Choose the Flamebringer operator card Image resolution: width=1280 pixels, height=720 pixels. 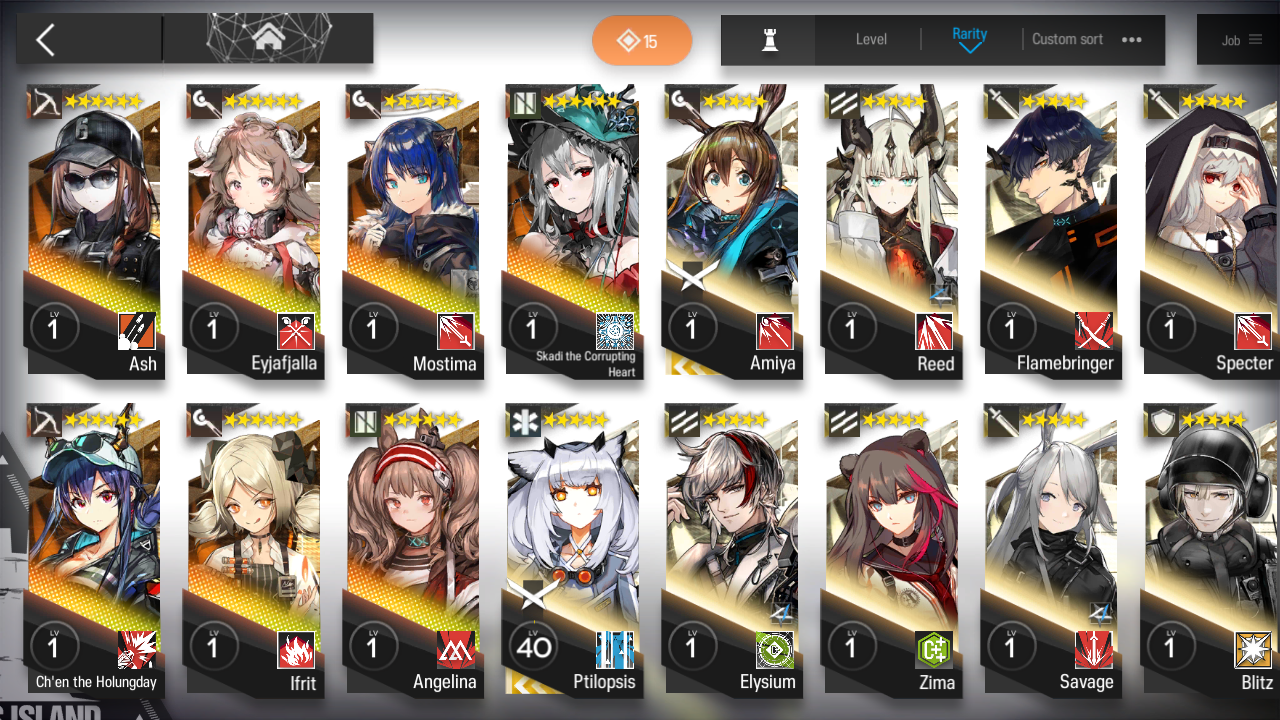[1051, 230]
